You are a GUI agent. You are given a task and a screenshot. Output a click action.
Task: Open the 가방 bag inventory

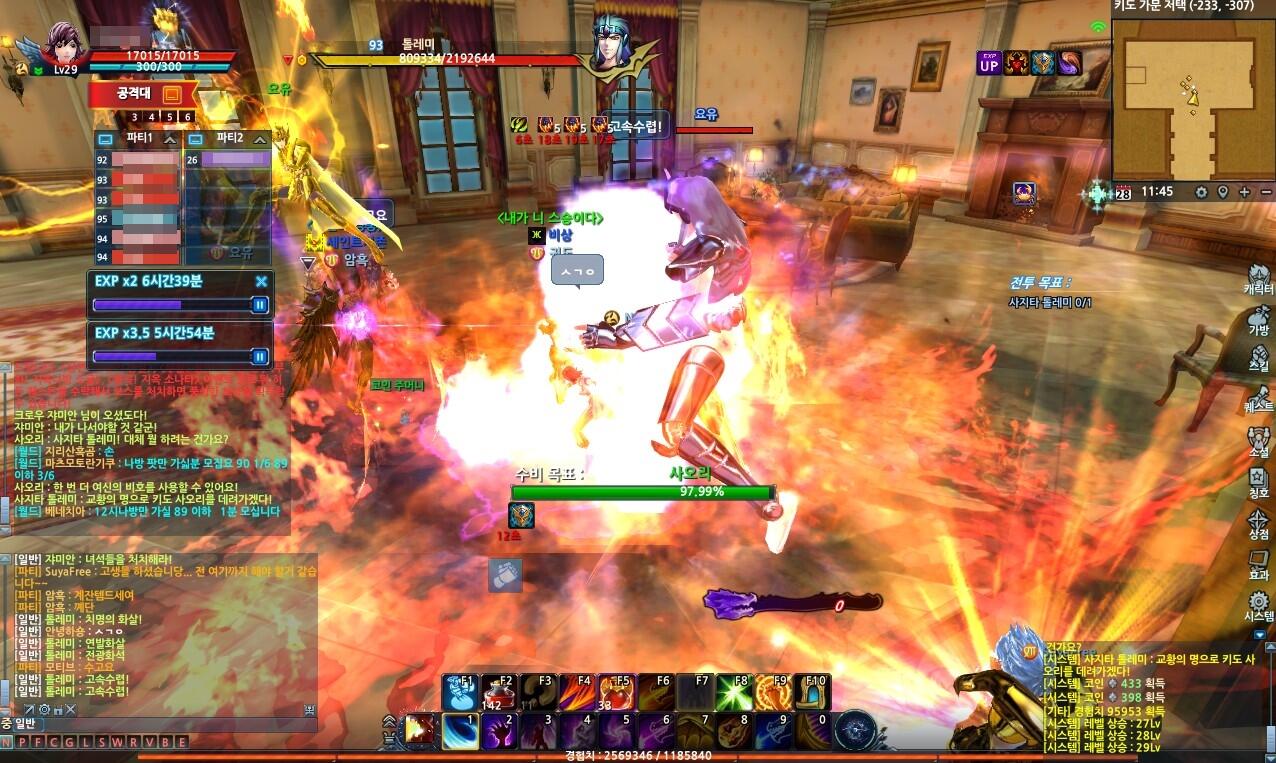tap(1258, 320)
